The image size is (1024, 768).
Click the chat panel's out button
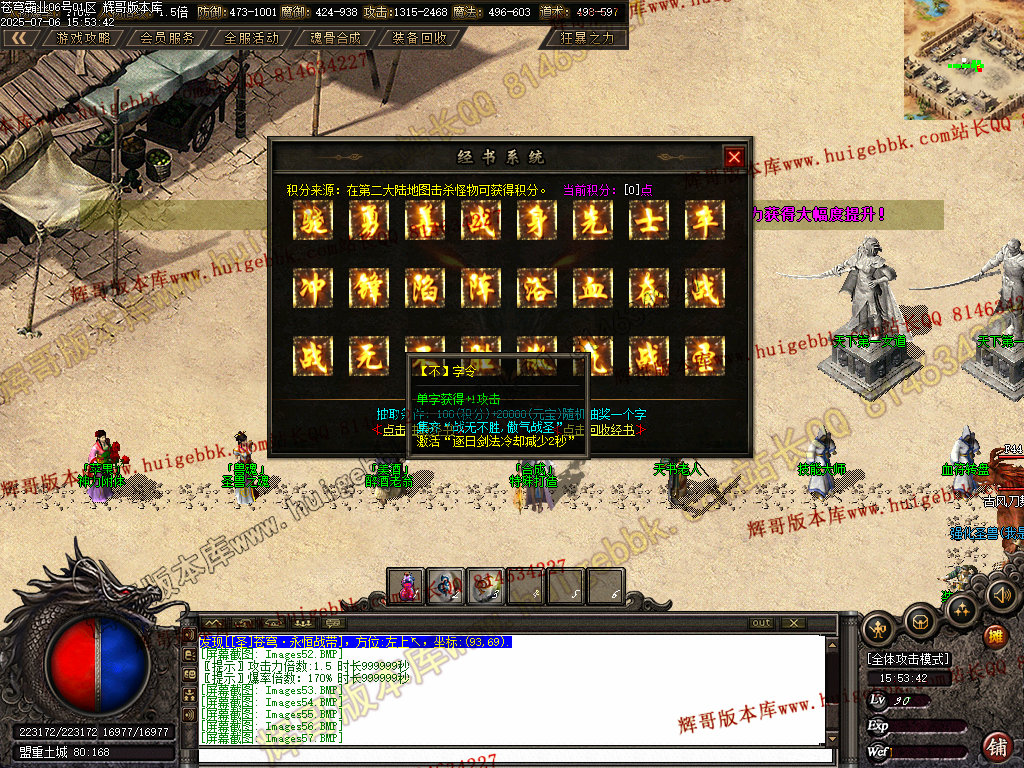(x=762, y=623)
